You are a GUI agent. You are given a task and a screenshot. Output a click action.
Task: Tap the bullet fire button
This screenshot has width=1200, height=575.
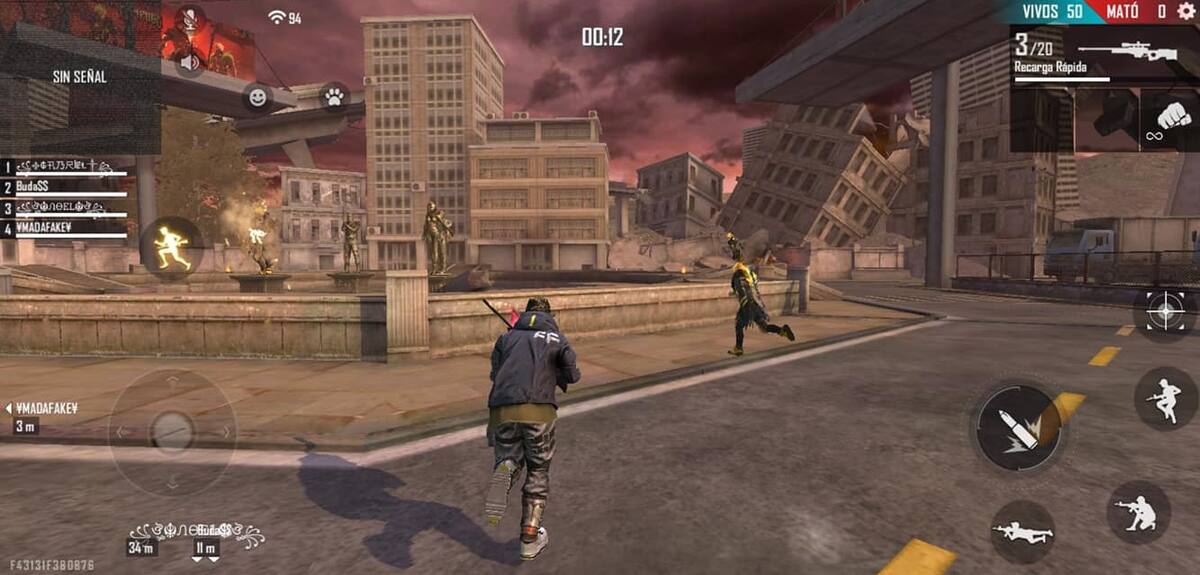pos(1017,426)
